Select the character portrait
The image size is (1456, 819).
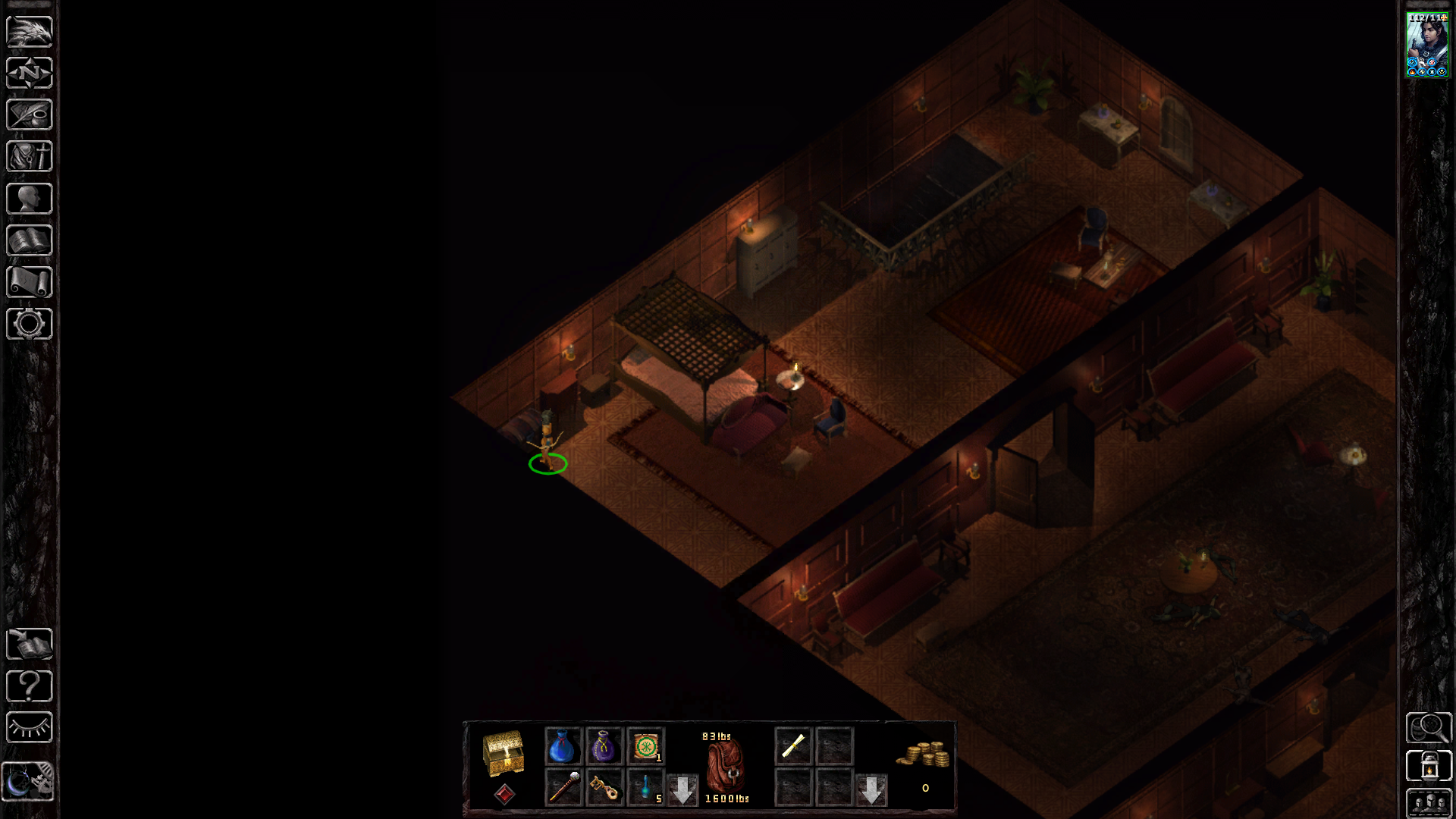1427,45
